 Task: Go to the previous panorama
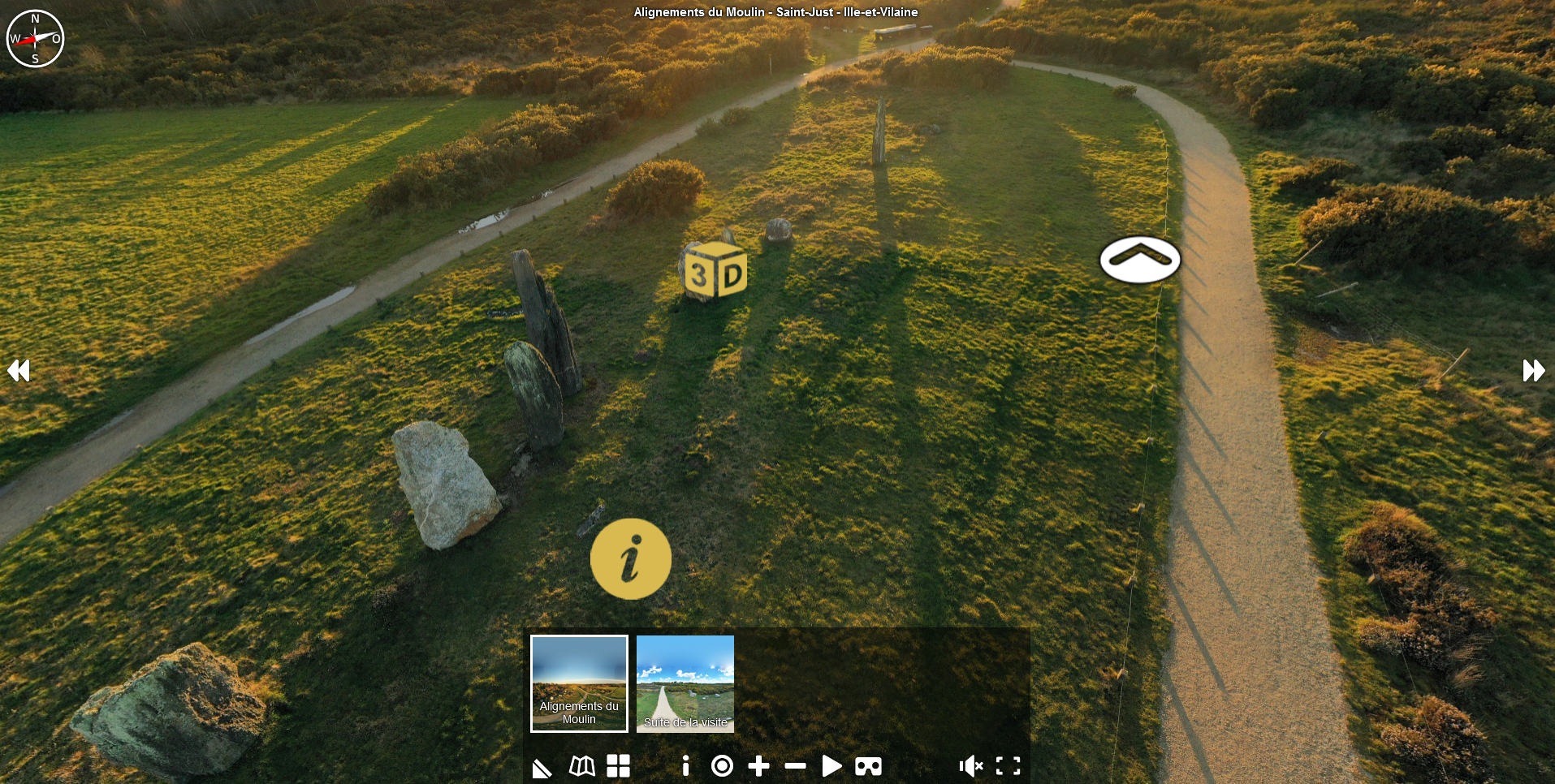pyautogui.click(x=19, y=371)
